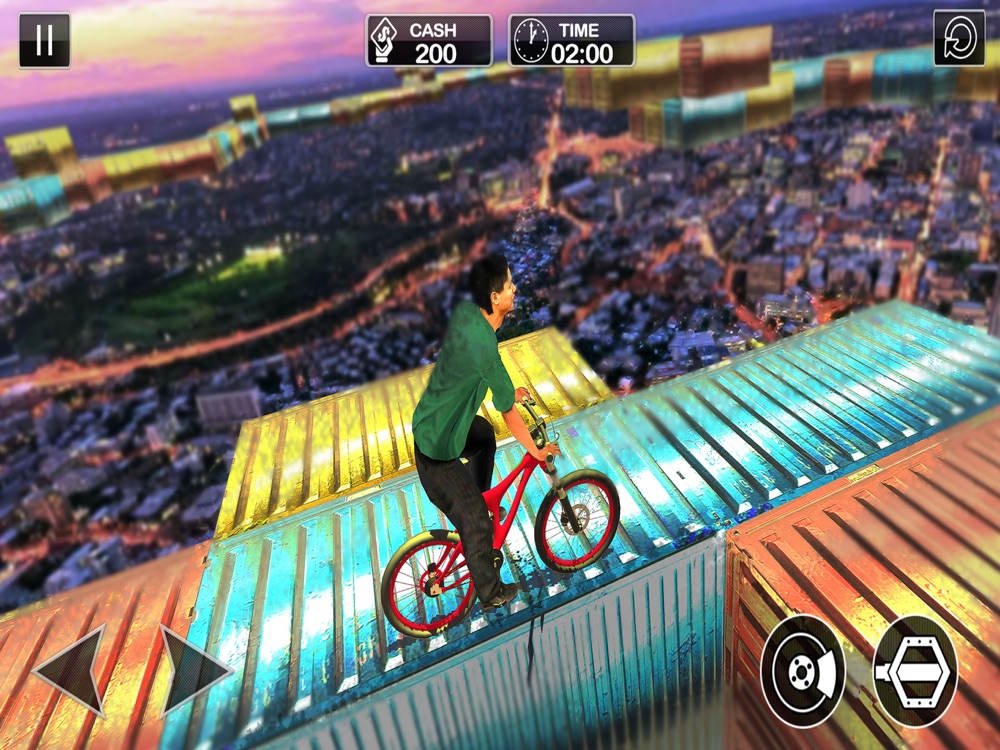Steer right with the right arrow
The image size is (1000, 750).
click(194, 670)
